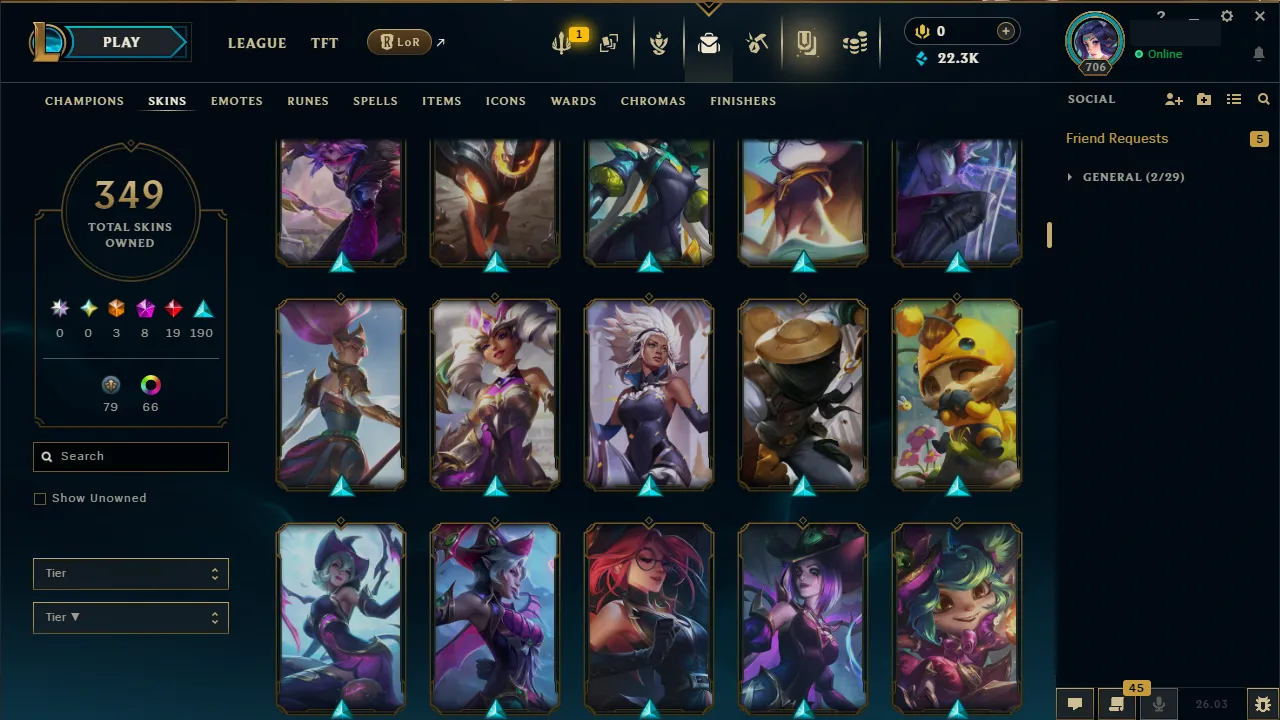Click the add friend icon in social panel
This screenshot has width=1280, height=720.
(x=1174, y=99)
